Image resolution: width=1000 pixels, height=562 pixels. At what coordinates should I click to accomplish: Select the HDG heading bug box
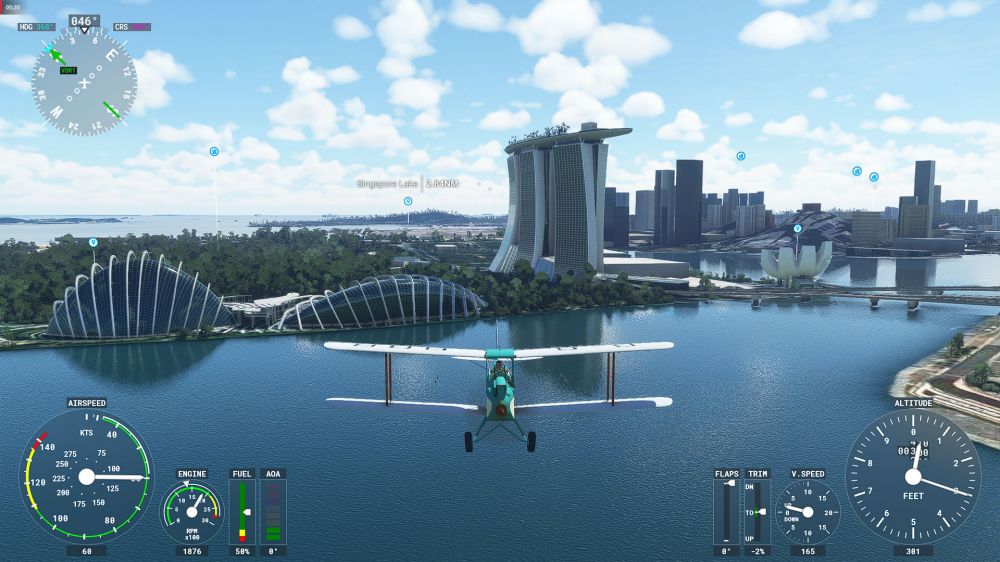pos(38,27)
